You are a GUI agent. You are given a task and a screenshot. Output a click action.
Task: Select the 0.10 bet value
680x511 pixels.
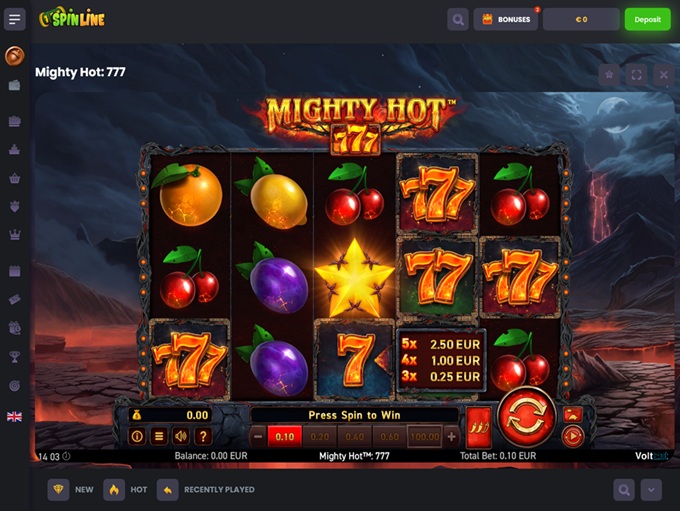coord(285,436)
